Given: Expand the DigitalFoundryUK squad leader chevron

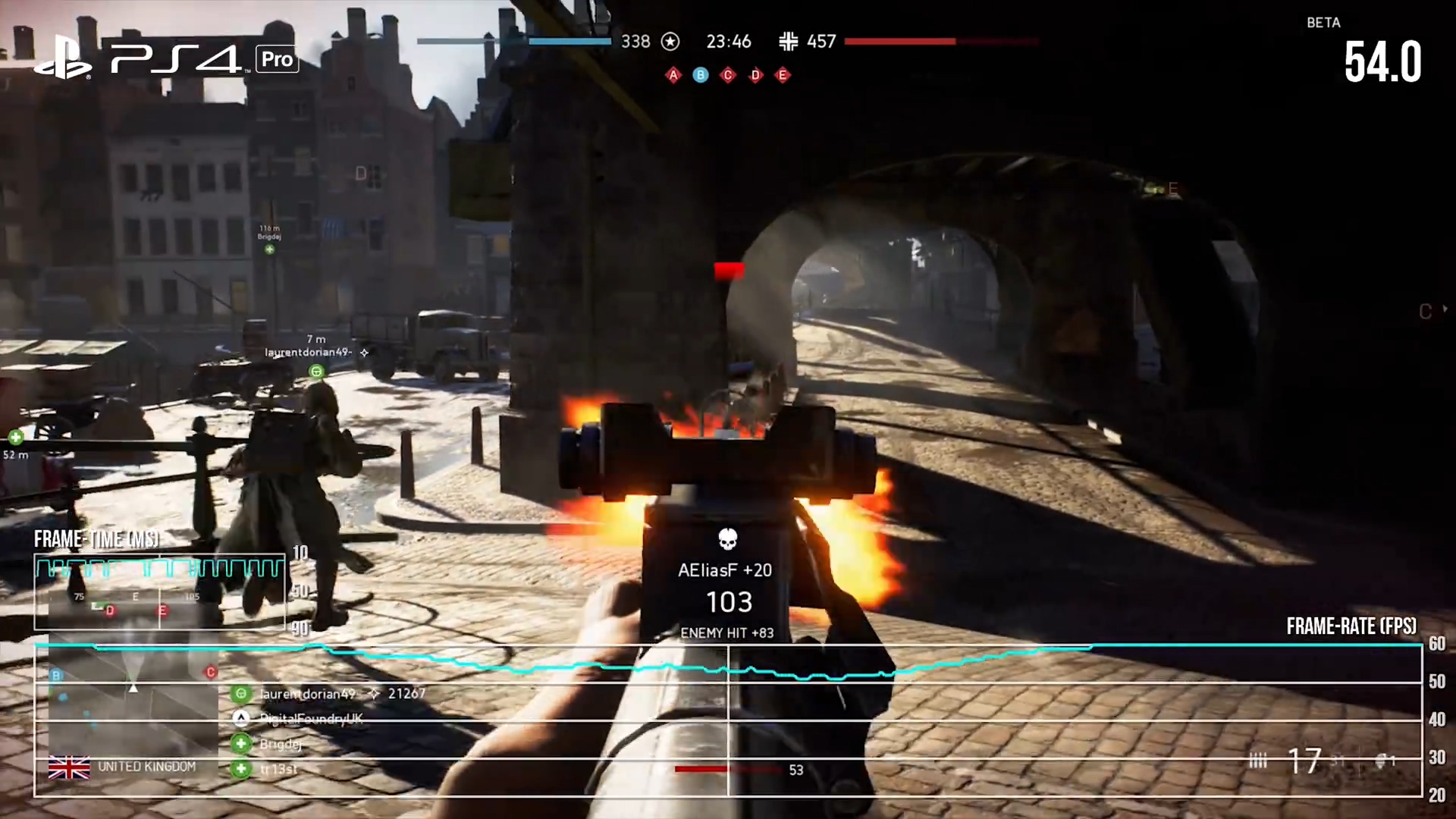Looking at the screenshot, I should pos(241,719).
